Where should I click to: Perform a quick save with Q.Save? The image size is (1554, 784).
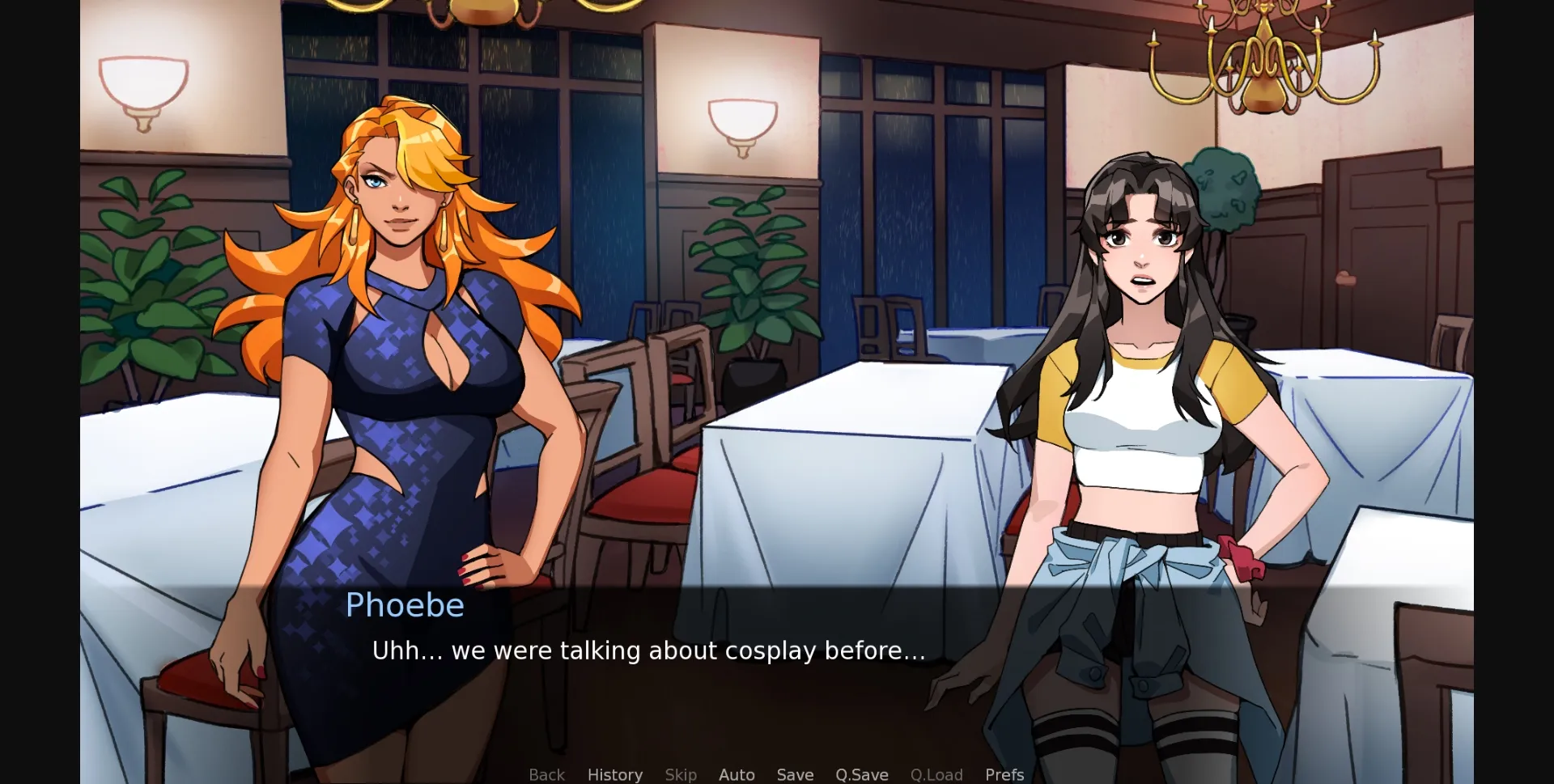(x=861, y=774)
